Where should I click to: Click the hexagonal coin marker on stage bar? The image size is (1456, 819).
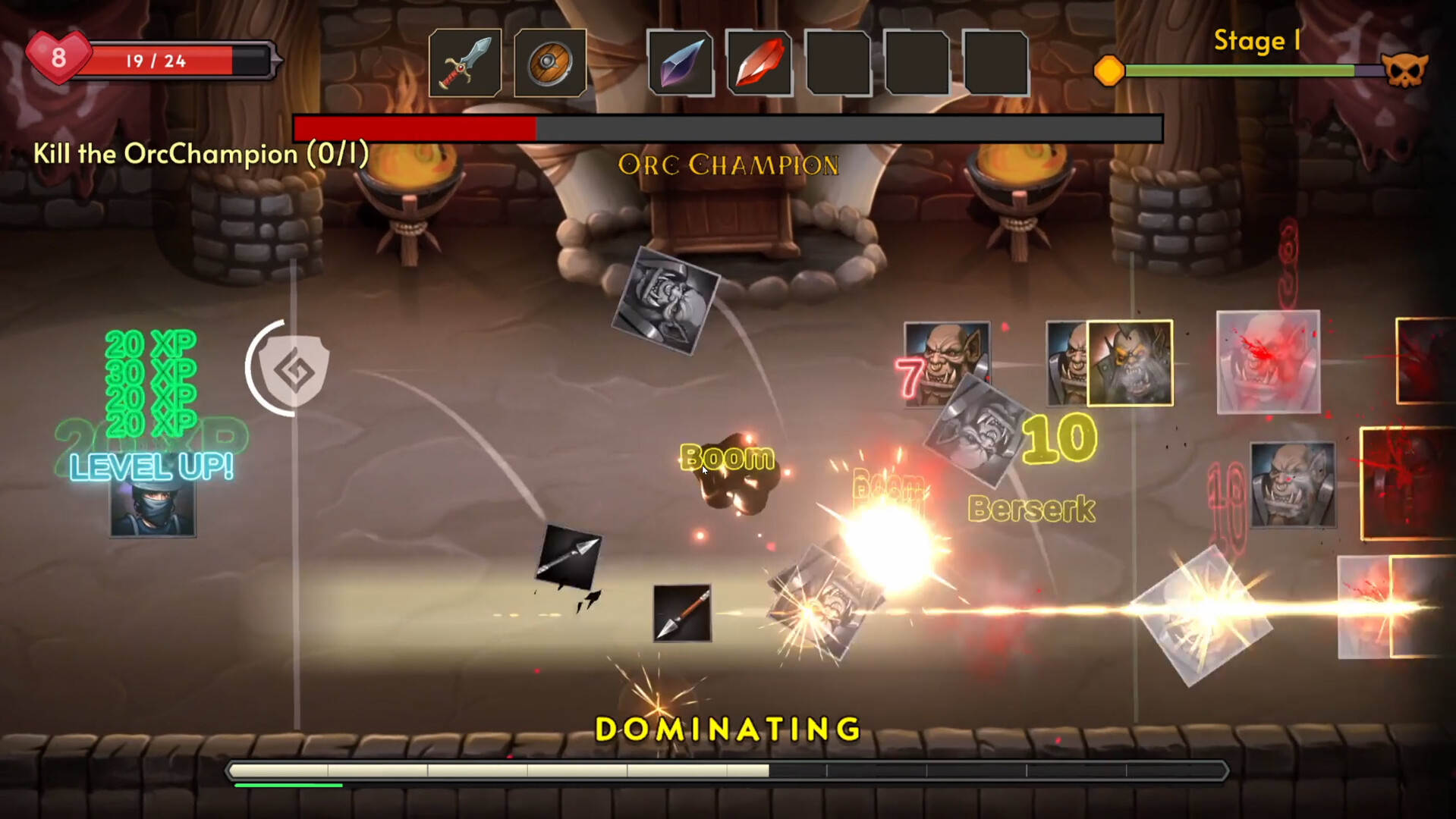pyautogui.click(x=1110, y=69)
